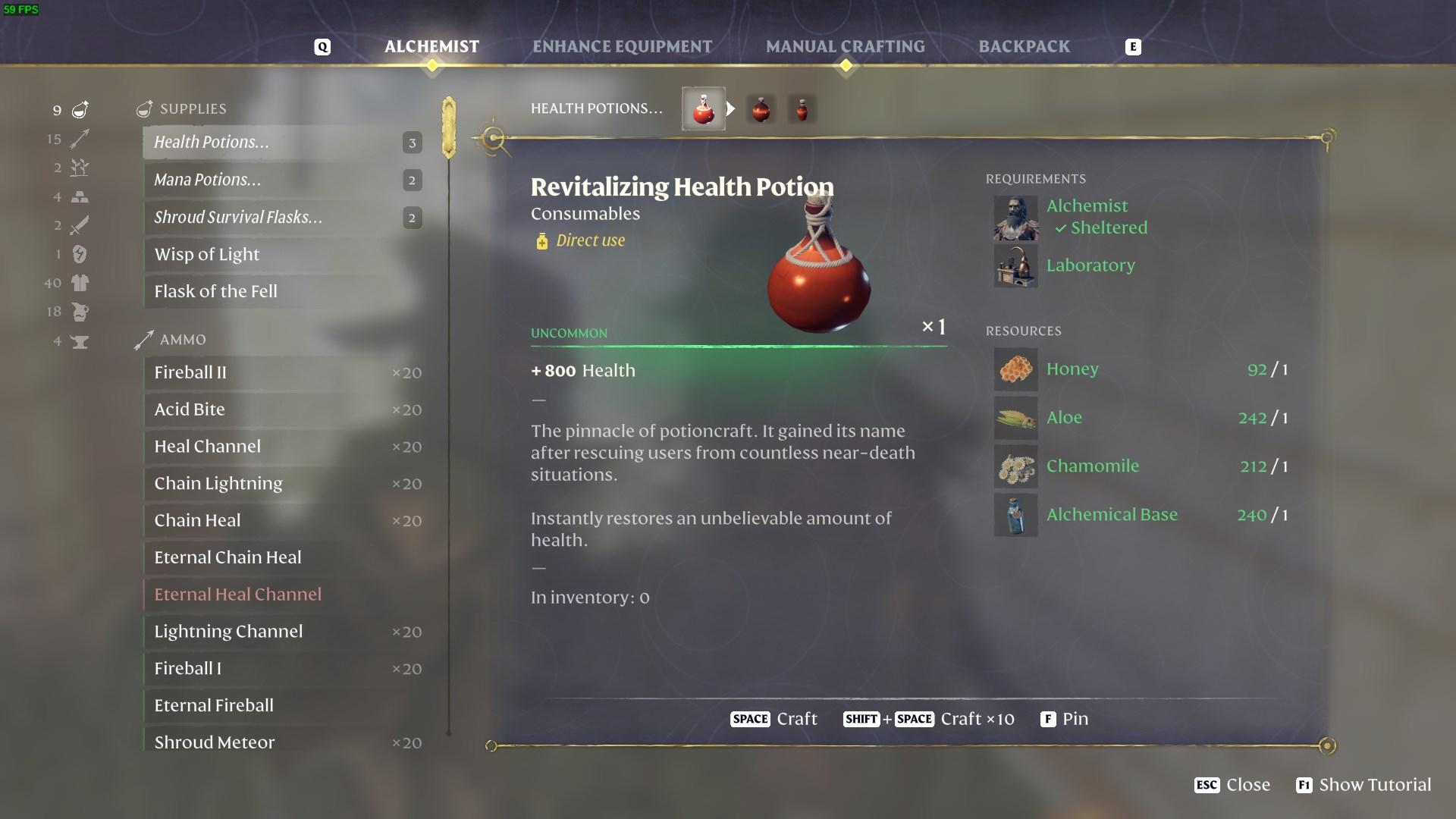Viewport: 1456px width, 819px height.
Task: Choose Shroud Survival Flasks in supplies list
Action: pos(282,218)
